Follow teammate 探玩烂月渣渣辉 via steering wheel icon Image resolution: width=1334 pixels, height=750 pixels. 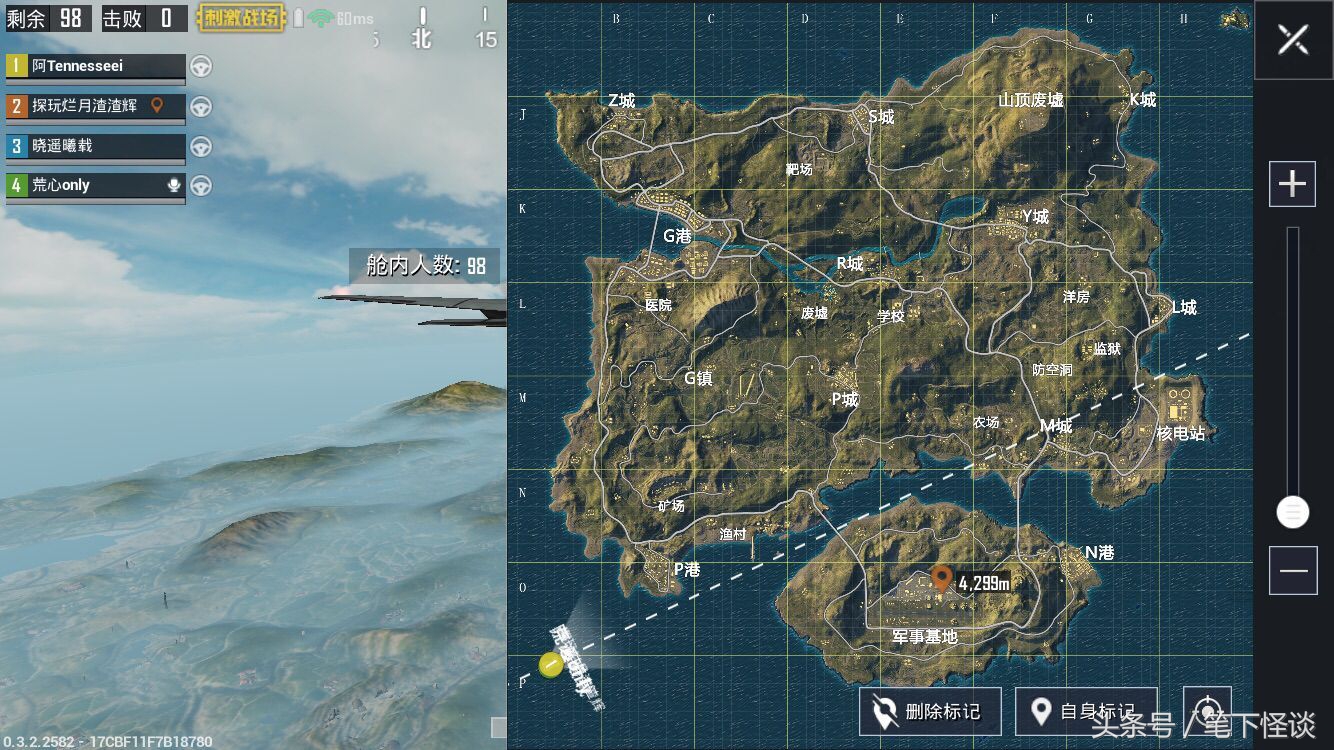(201, 106)
